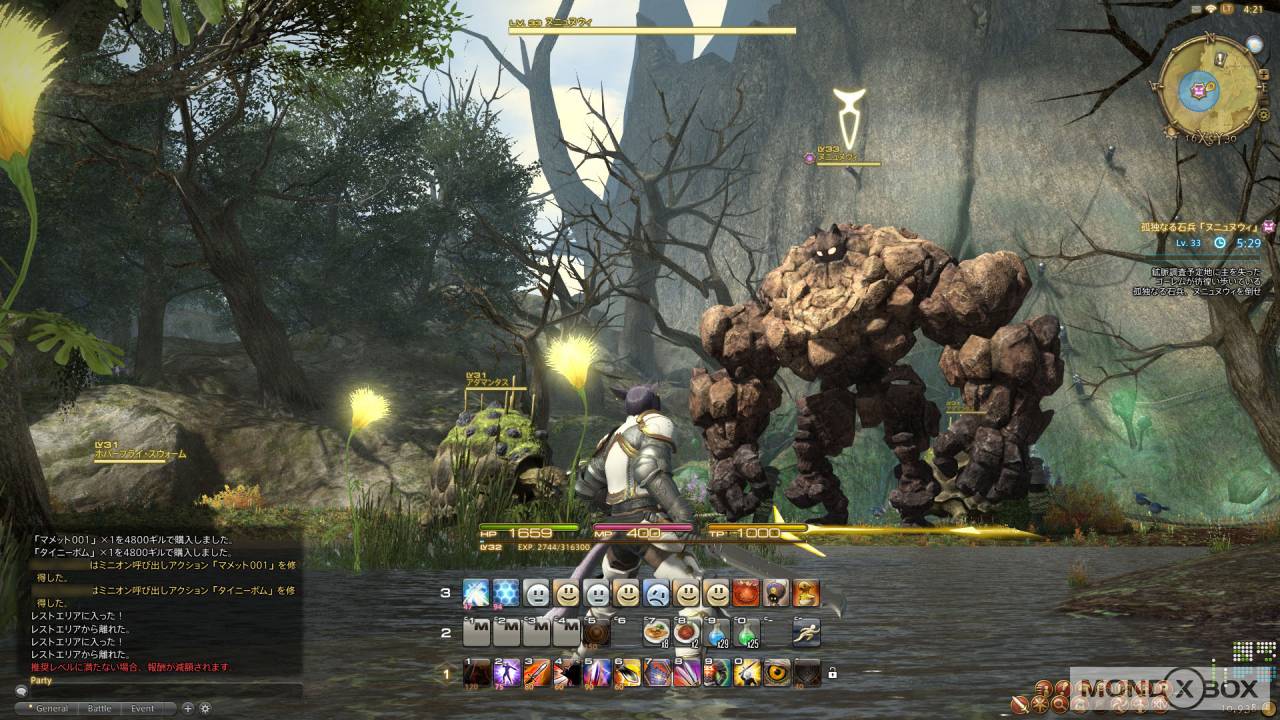
Task: Toggle the hotbar lock padlock icon
Action: point(832,673)
